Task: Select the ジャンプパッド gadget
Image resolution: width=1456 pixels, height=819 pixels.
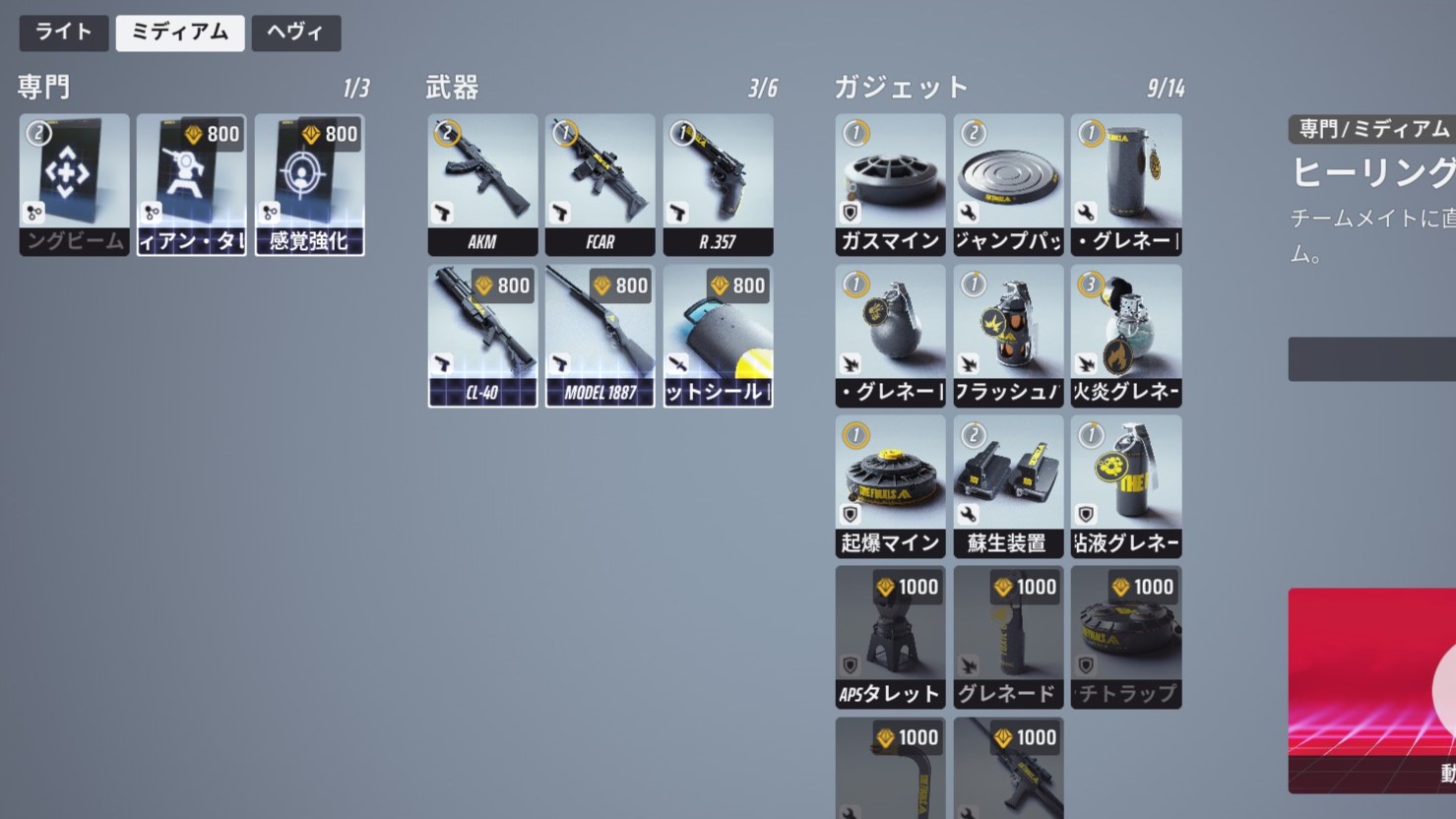Action: pyautogui.click(x=1007, y=185)
